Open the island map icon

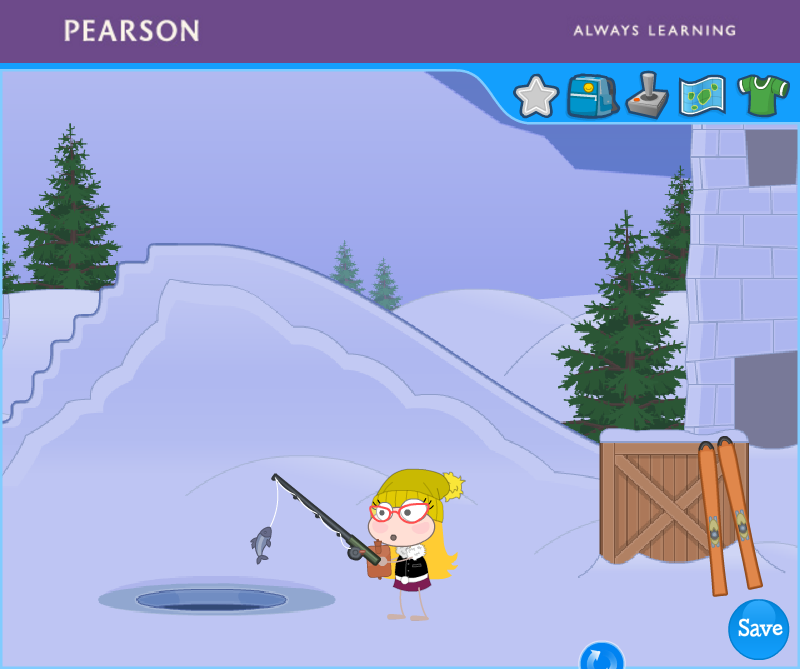tap(702, 97)
